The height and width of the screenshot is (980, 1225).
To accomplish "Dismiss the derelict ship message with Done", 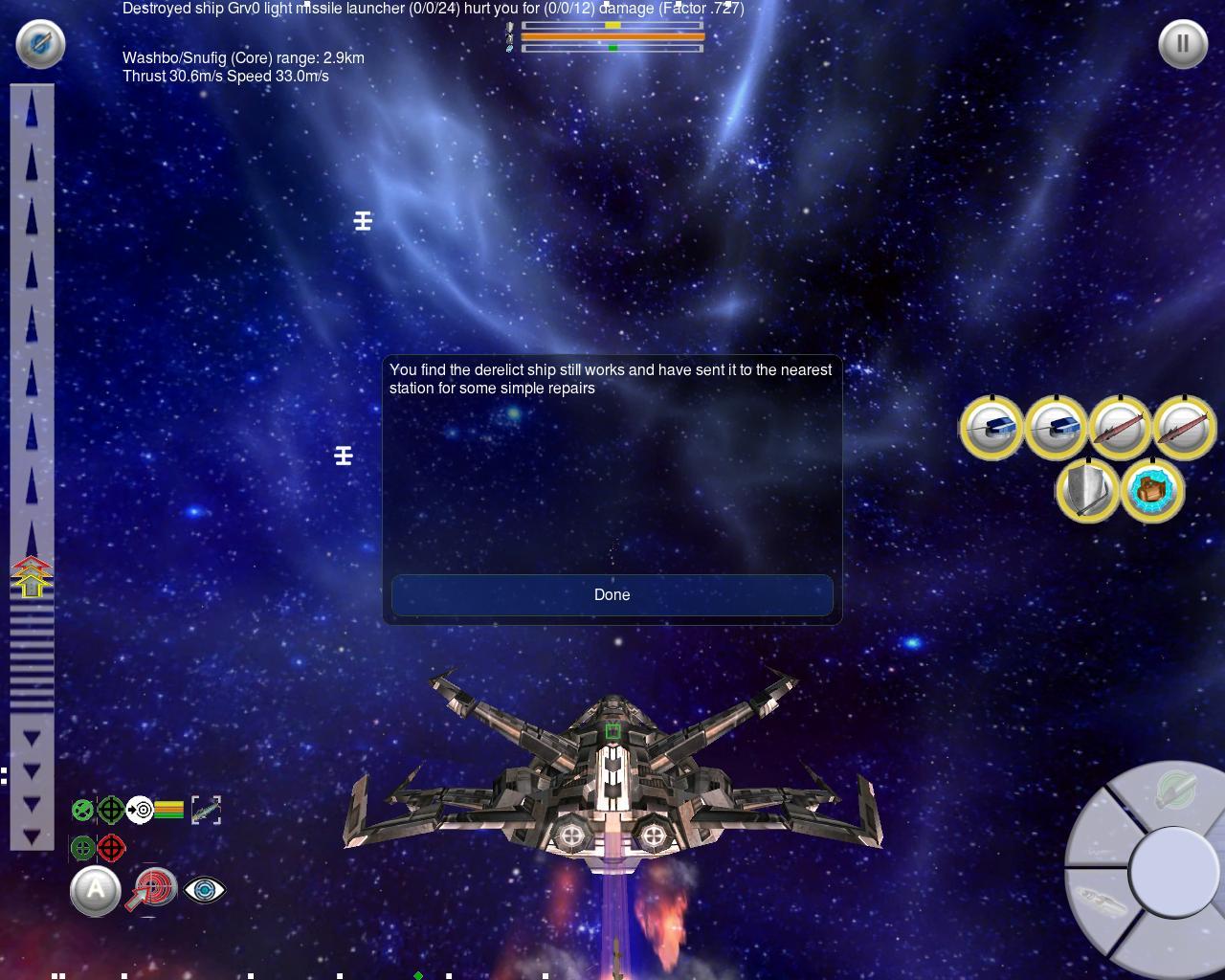I will click(612, 594).
